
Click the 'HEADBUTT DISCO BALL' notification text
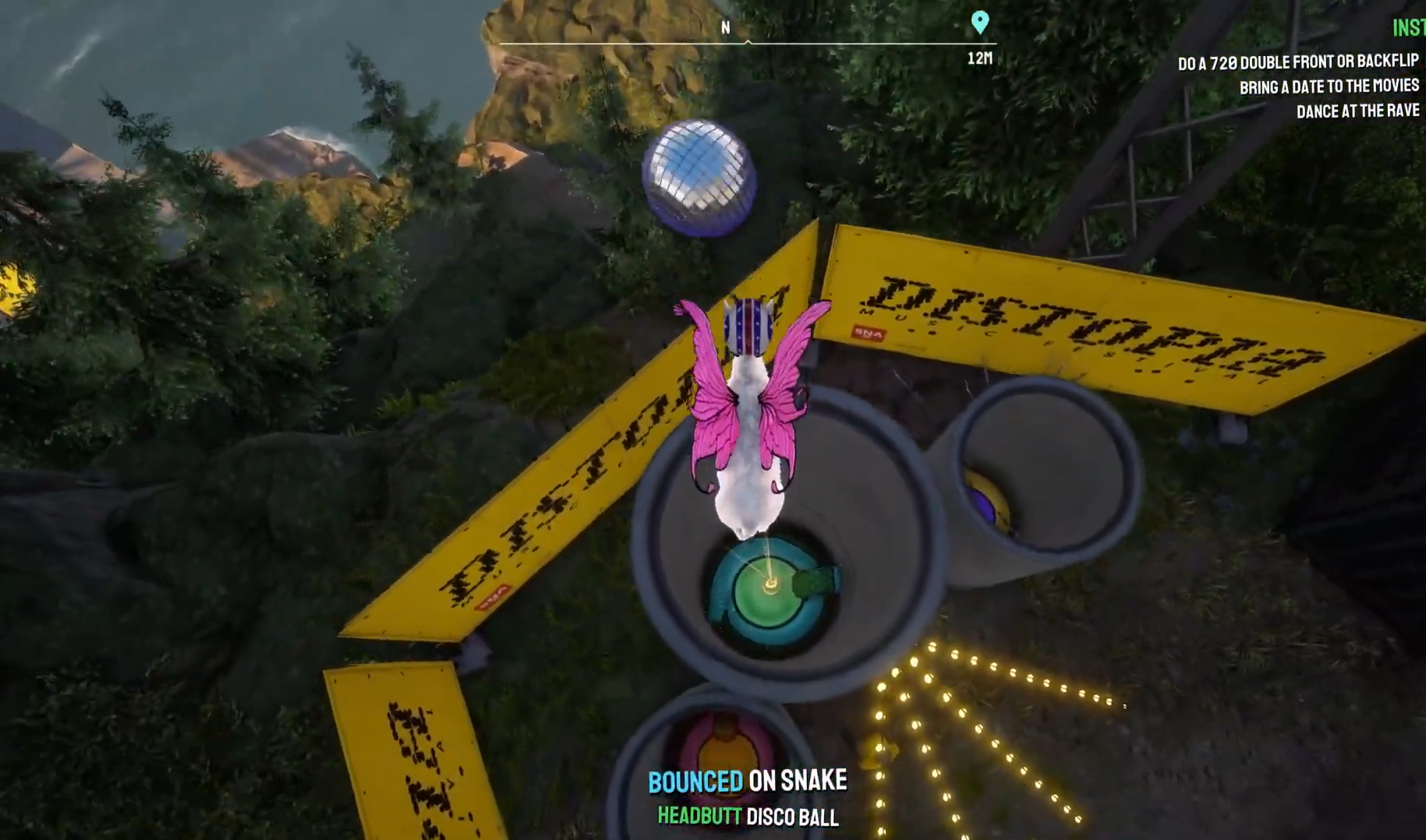[746, 818]
